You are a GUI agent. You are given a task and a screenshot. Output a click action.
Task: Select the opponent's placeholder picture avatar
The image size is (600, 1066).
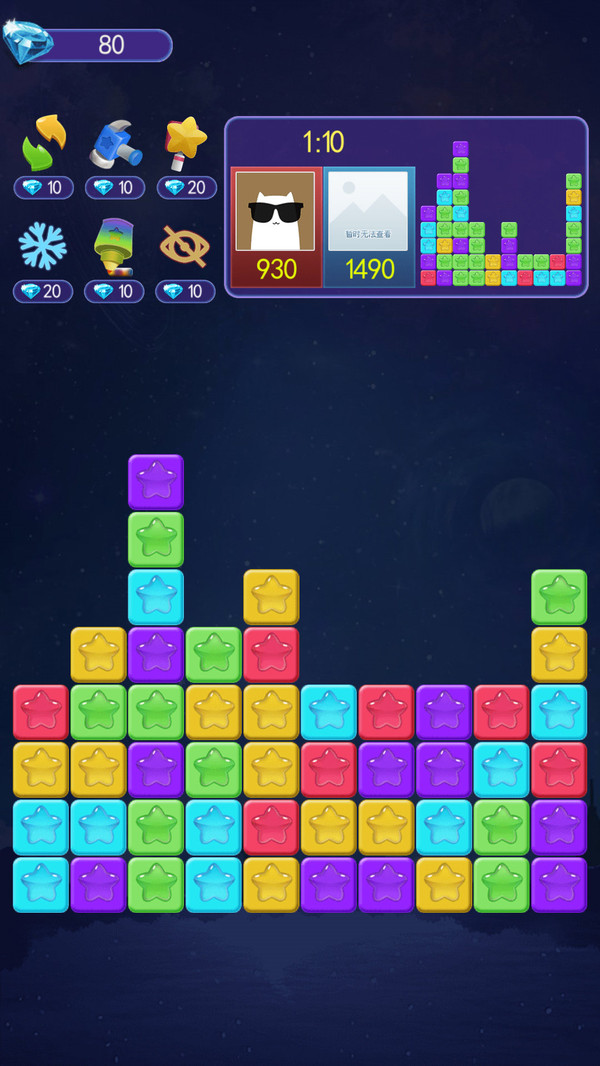coord(369,211)
